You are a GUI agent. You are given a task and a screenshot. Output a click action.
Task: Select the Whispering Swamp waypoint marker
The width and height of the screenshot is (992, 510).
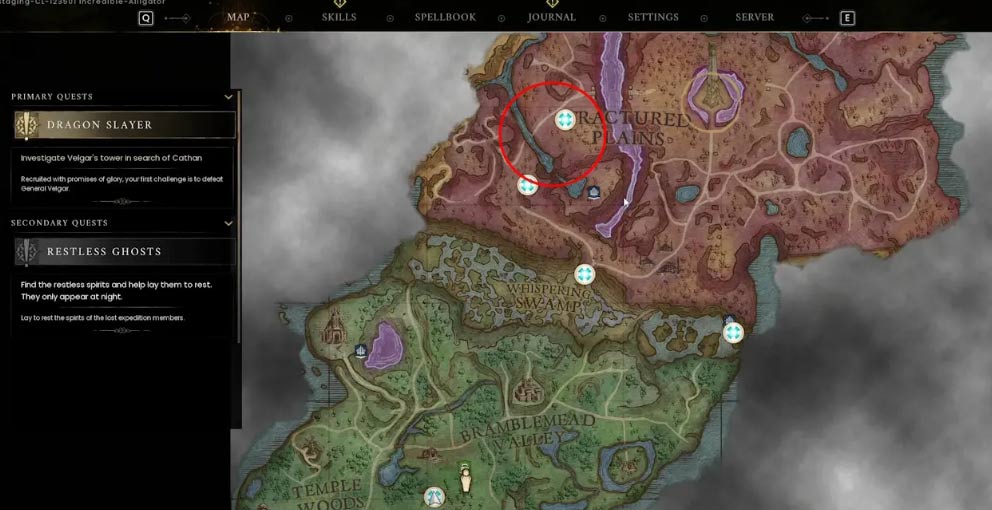tap(584, 274)
